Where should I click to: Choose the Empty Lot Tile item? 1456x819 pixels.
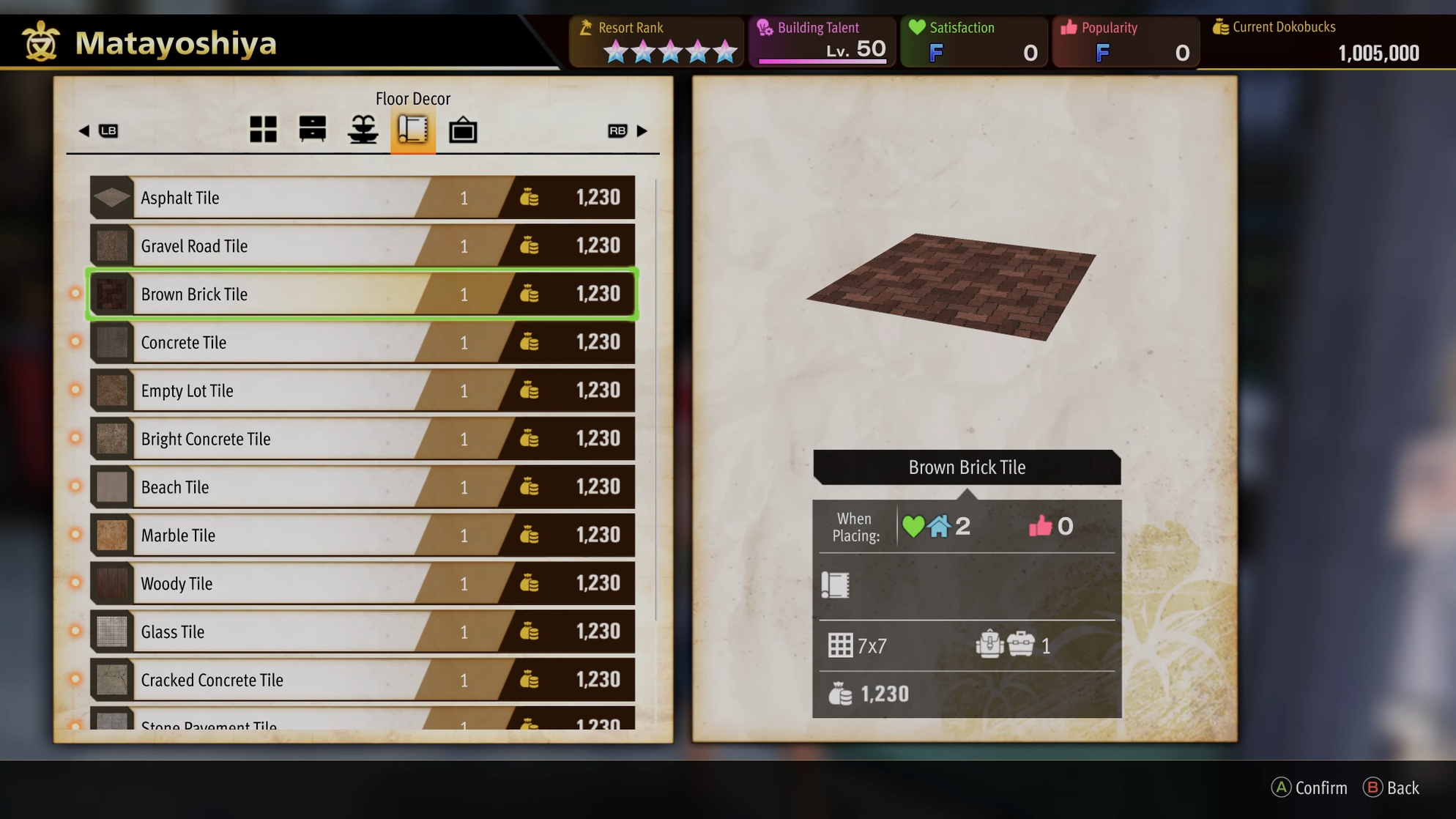click(x=362, y=391)
